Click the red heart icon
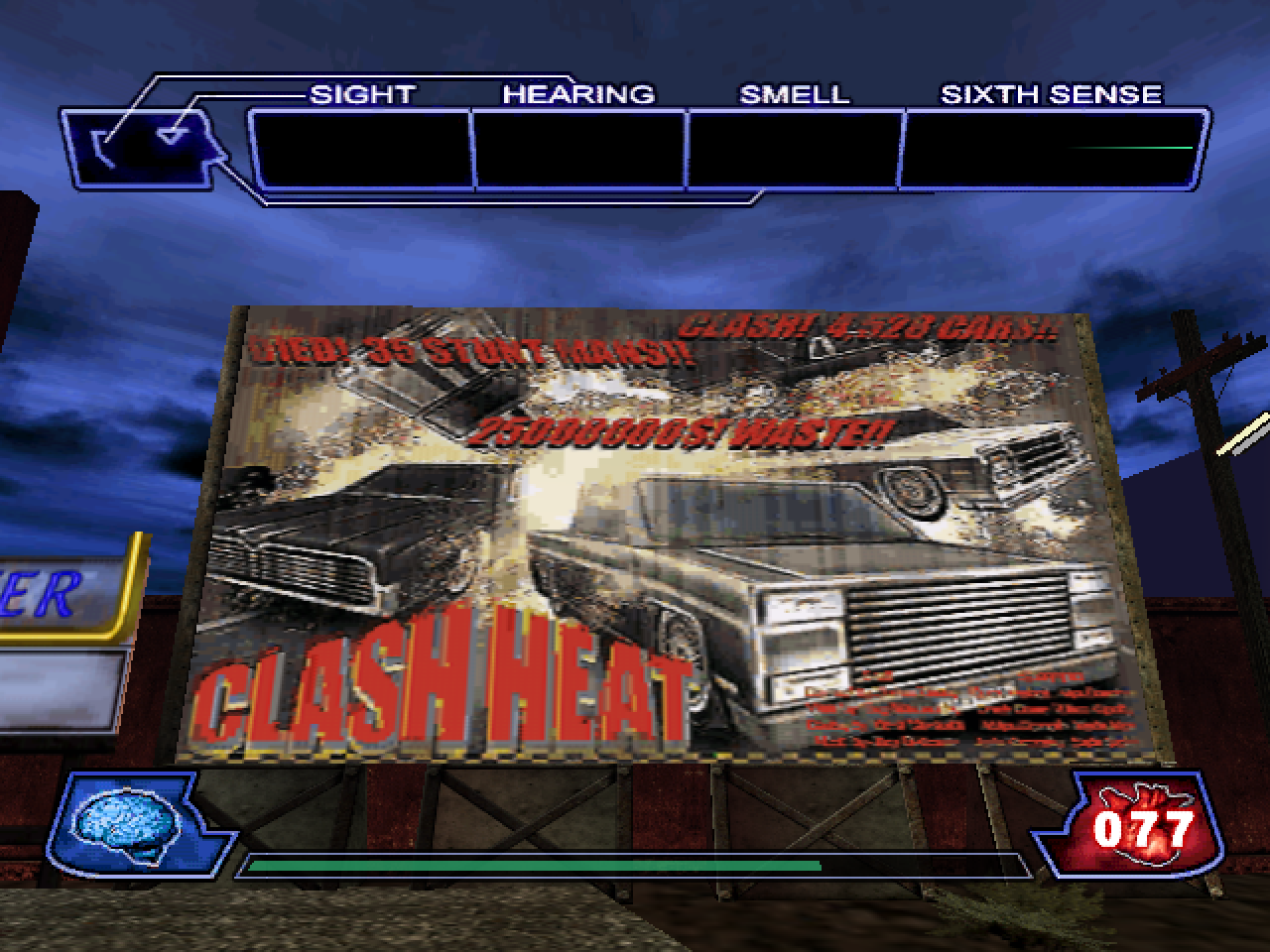The image size is (1270, 952). [1139, 825]
